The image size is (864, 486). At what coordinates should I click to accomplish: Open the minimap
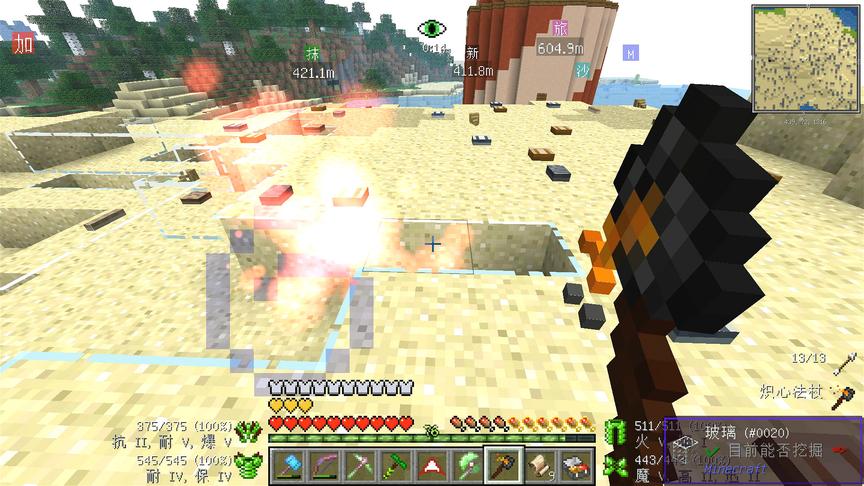coord(805,59)
